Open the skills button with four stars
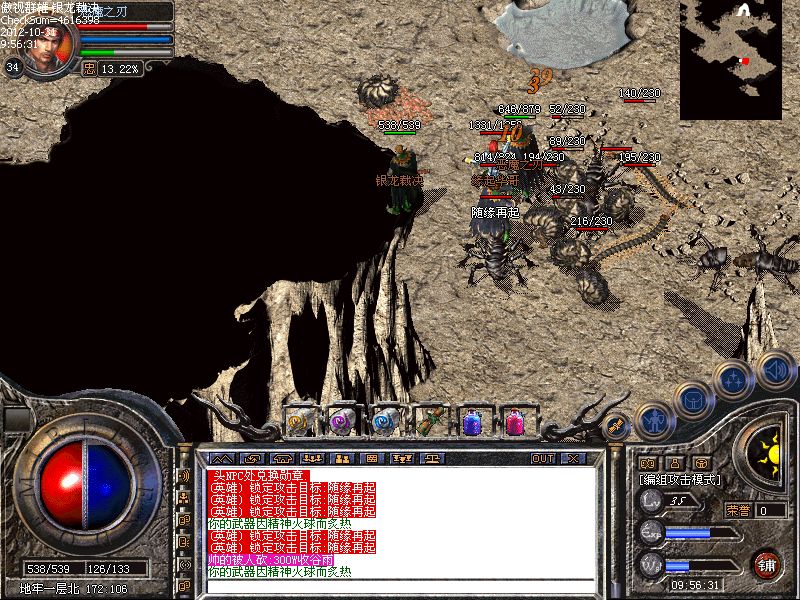This screenshot has width=800, height=600. coord(735,380)
